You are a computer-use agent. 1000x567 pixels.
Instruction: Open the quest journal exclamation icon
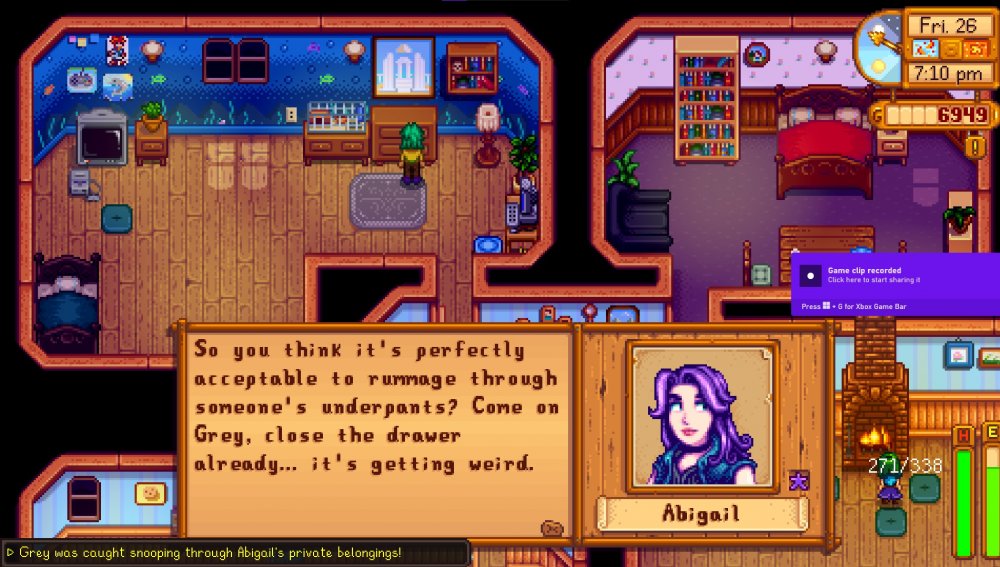point(975,147)
